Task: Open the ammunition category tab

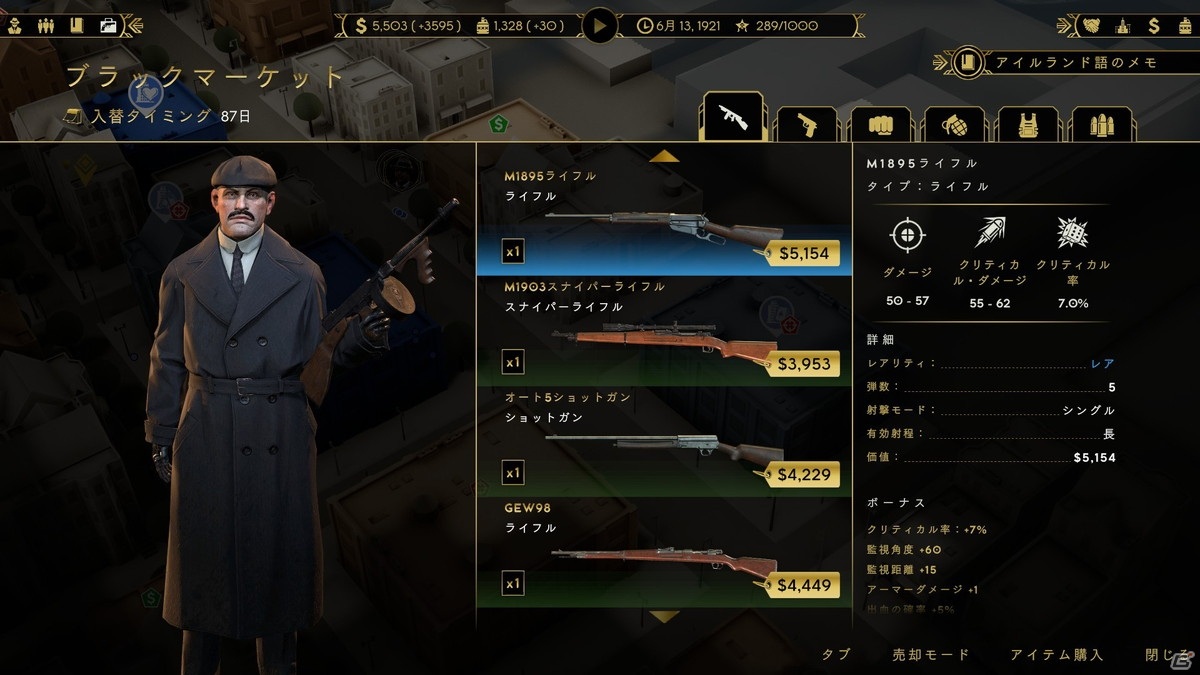Action: (x=1101, y=123)
